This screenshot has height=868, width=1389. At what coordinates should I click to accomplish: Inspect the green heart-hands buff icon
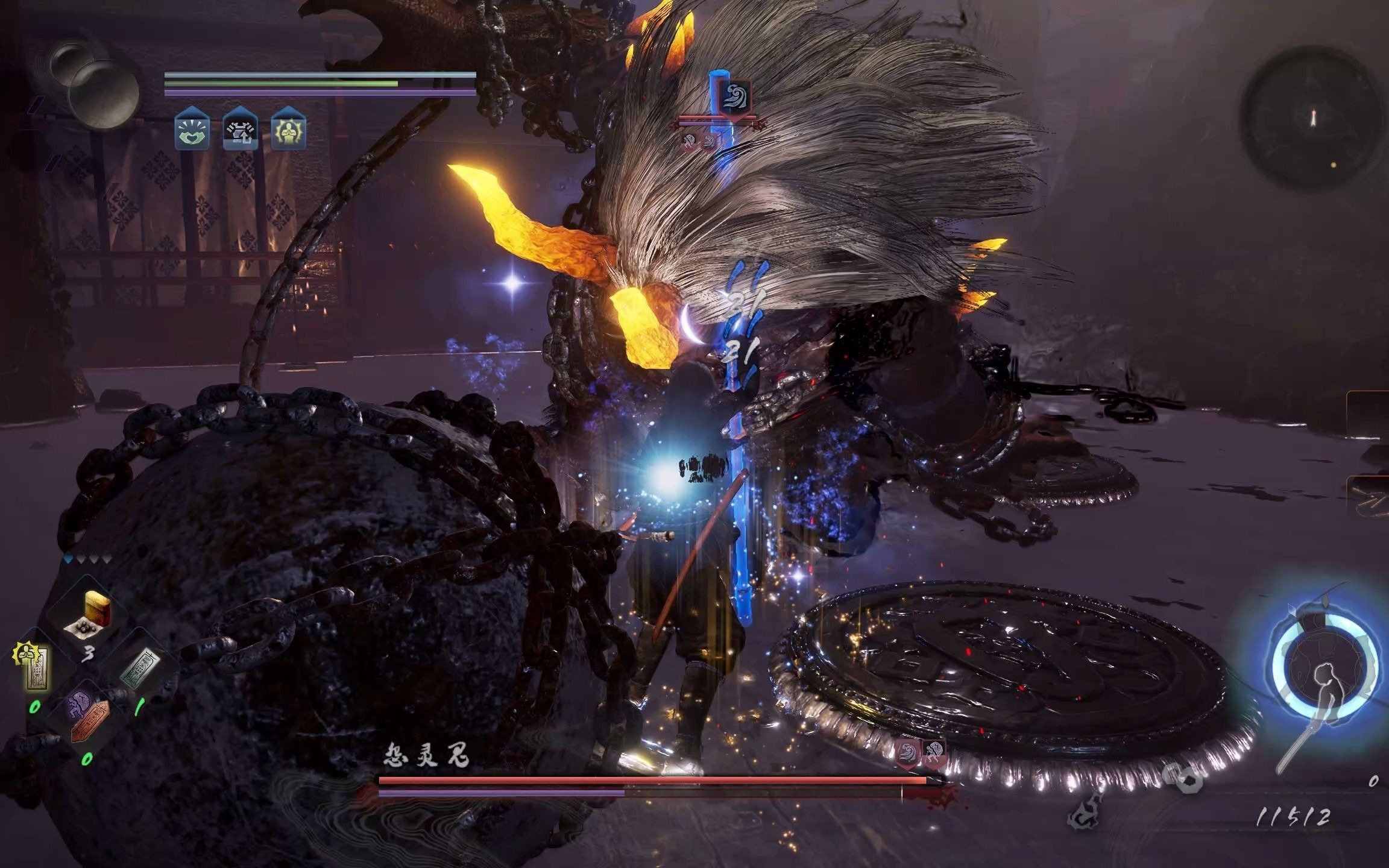point(192,128)
